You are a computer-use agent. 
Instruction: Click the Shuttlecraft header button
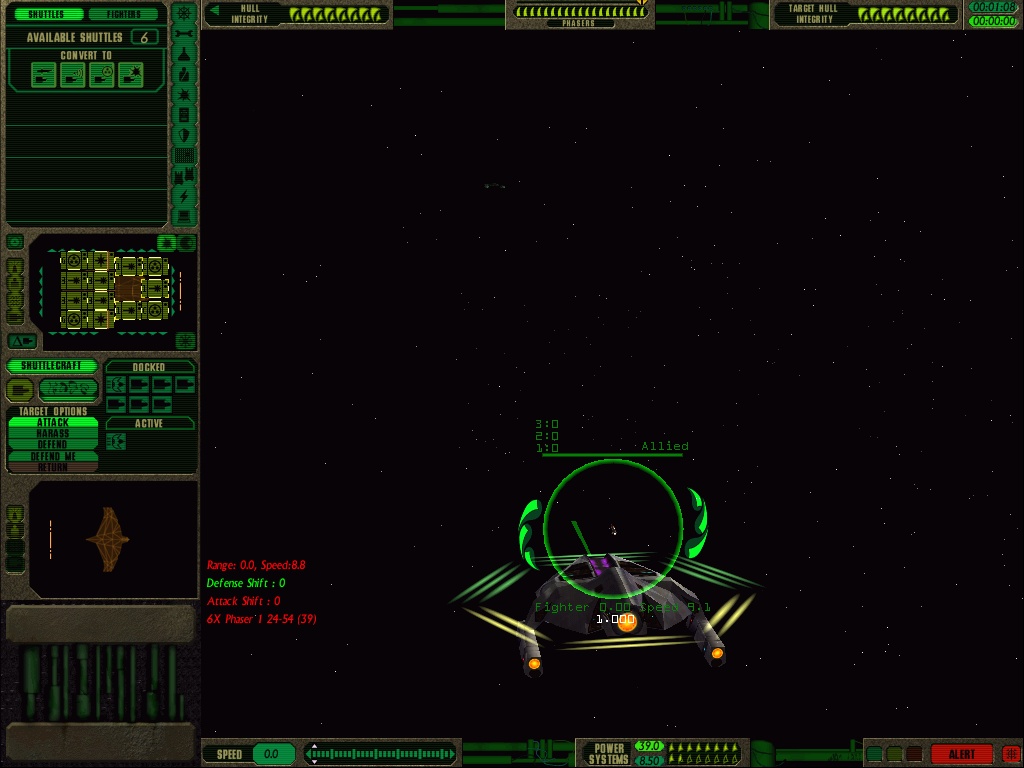pos(52,366)
